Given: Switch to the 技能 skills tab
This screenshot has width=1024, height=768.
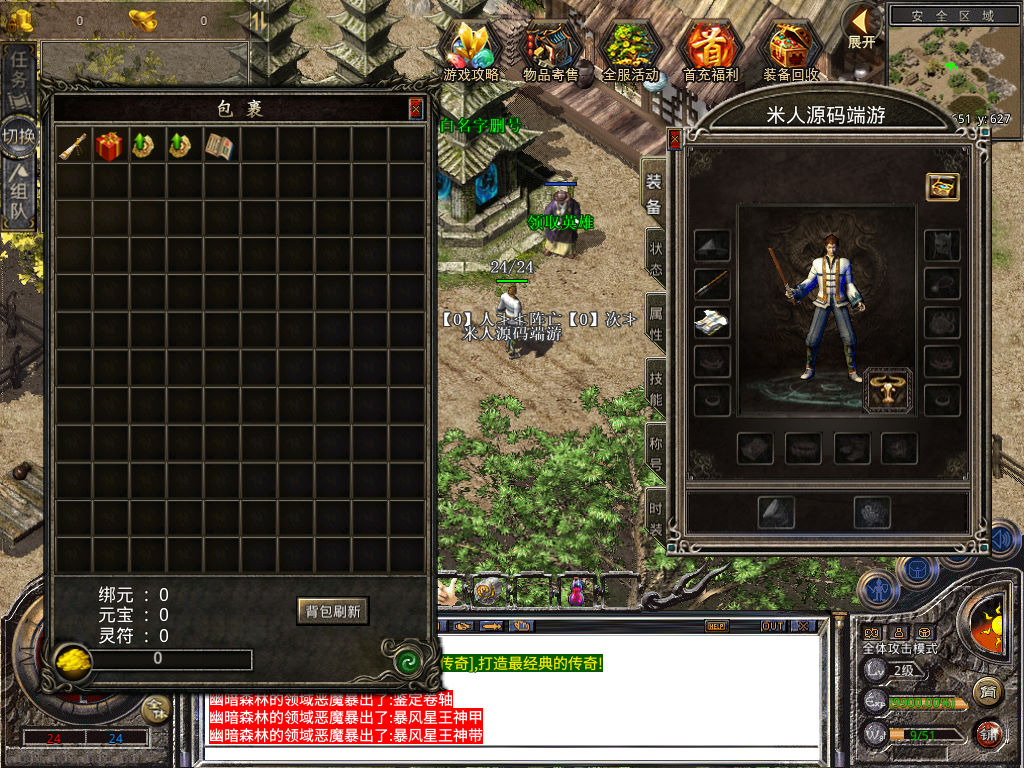Looking at the screenshot, I should coord(656,388).
